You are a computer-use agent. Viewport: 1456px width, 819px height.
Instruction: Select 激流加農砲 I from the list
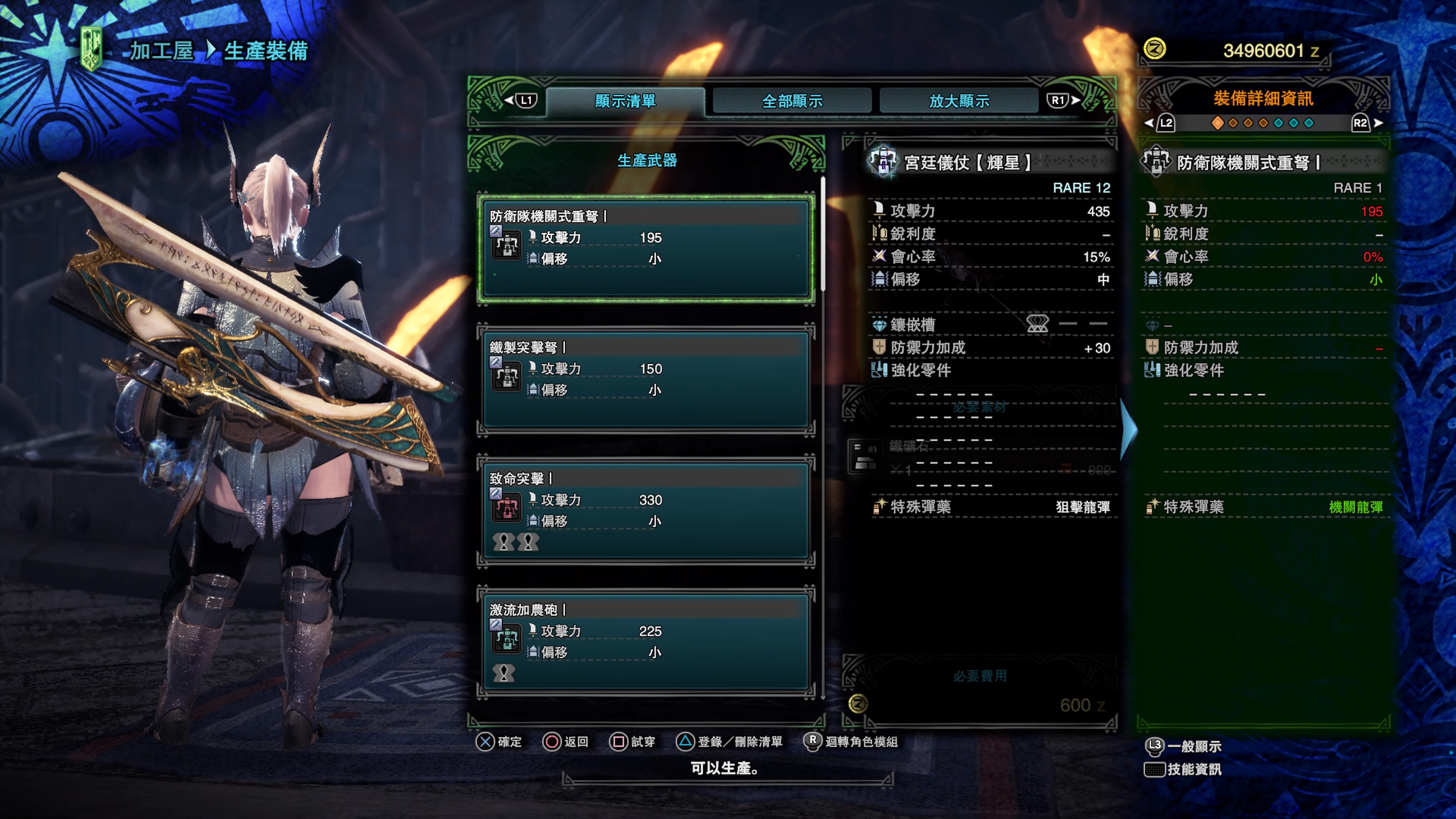(645, 642)
